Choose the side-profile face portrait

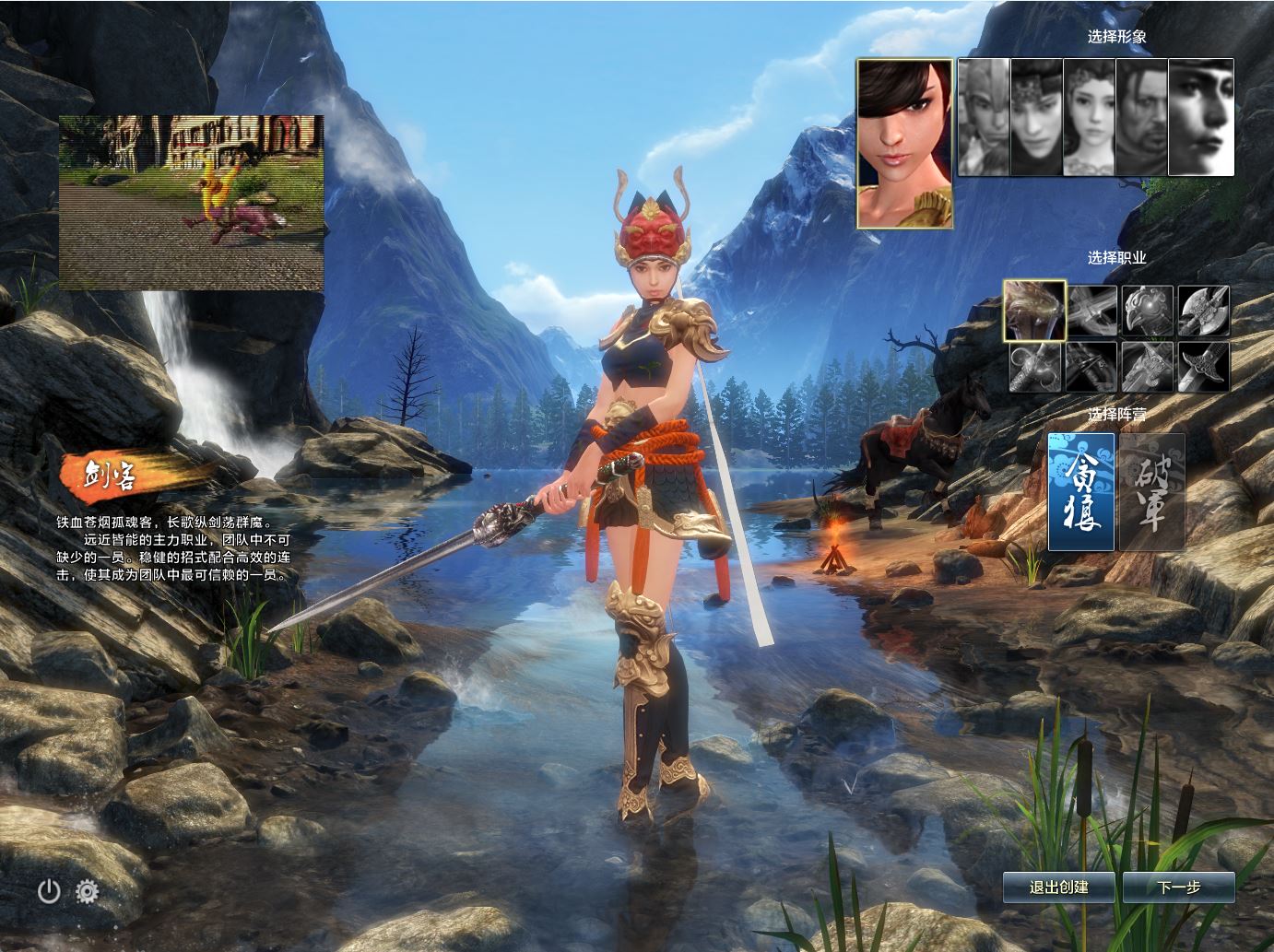click(1201, 117)
